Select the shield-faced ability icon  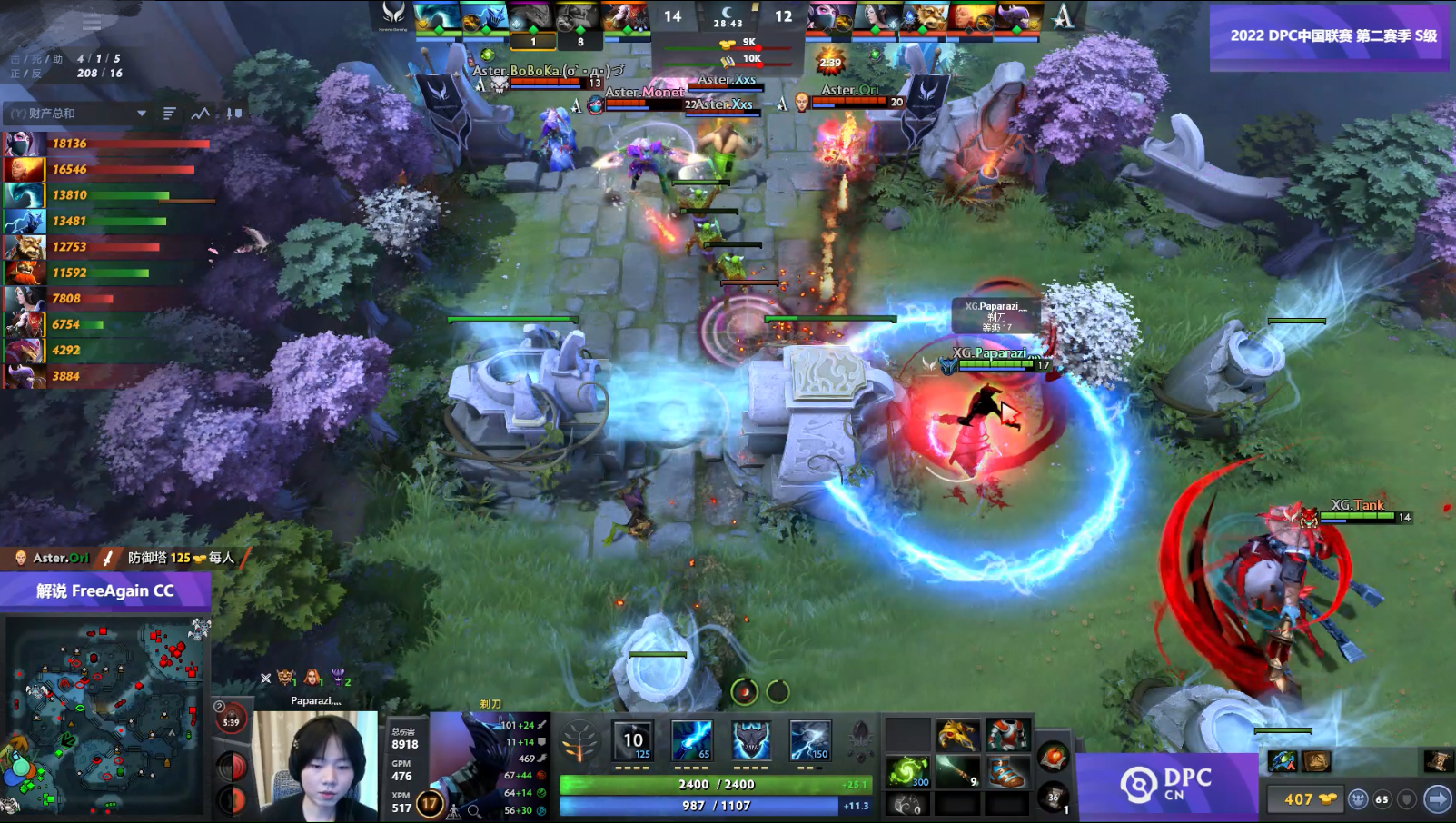tap(751, 742)
